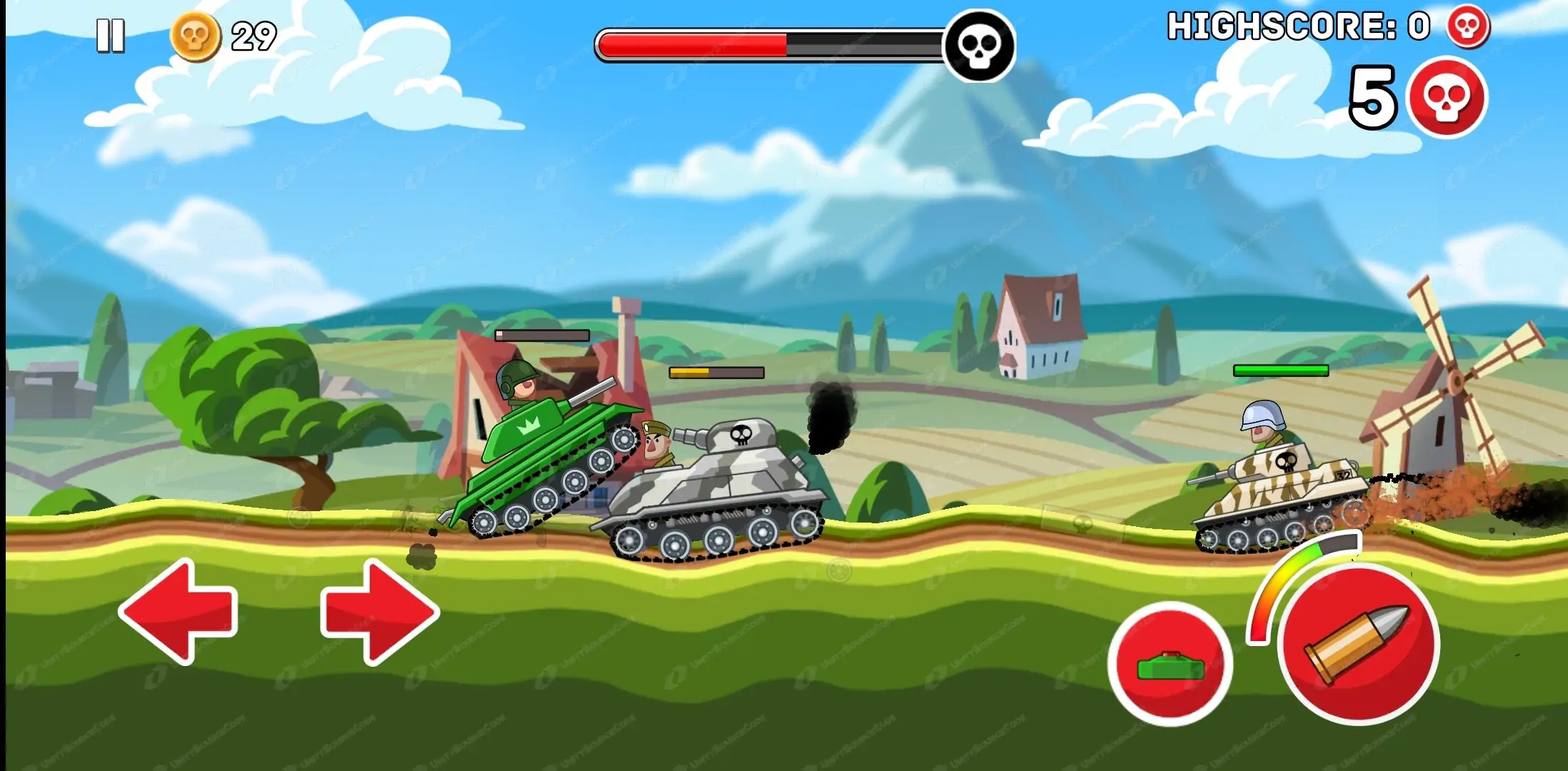Fire the bullet shell button

pyautogui.click(x=1358, y=643)
